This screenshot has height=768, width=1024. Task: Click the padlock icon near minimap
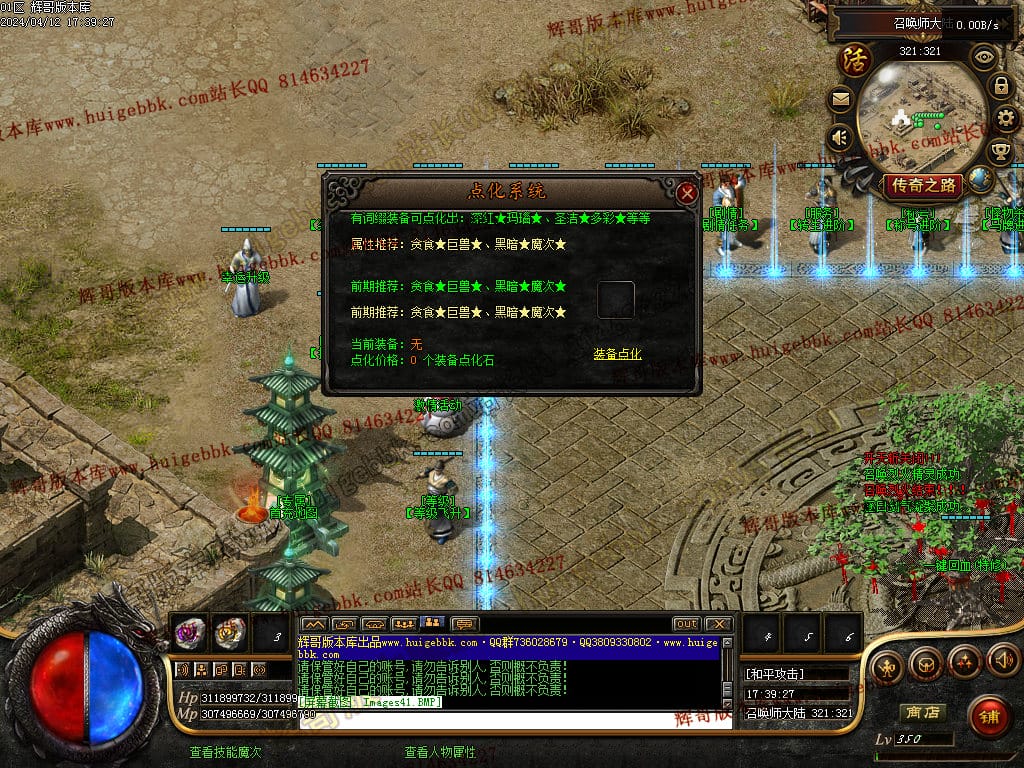pyautogui.click(x=1000, y=86)
